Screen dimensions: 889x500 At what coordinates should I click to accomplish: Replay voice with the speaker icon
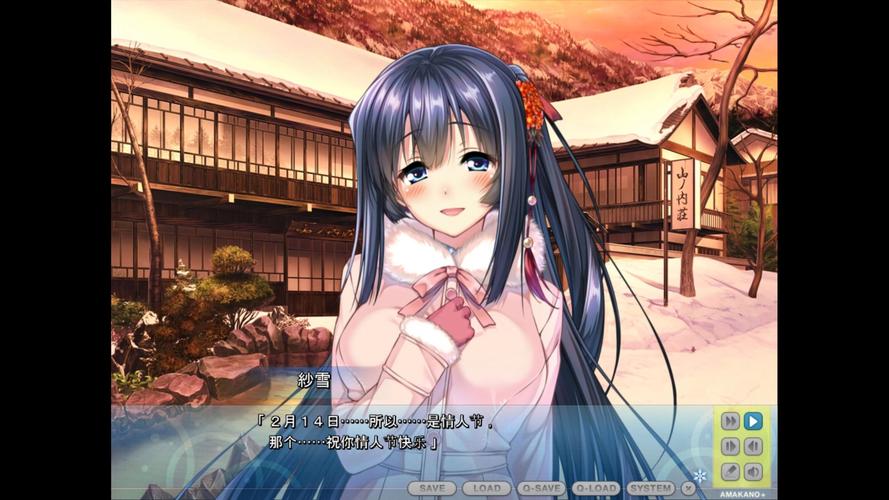[x=754, y=471]
